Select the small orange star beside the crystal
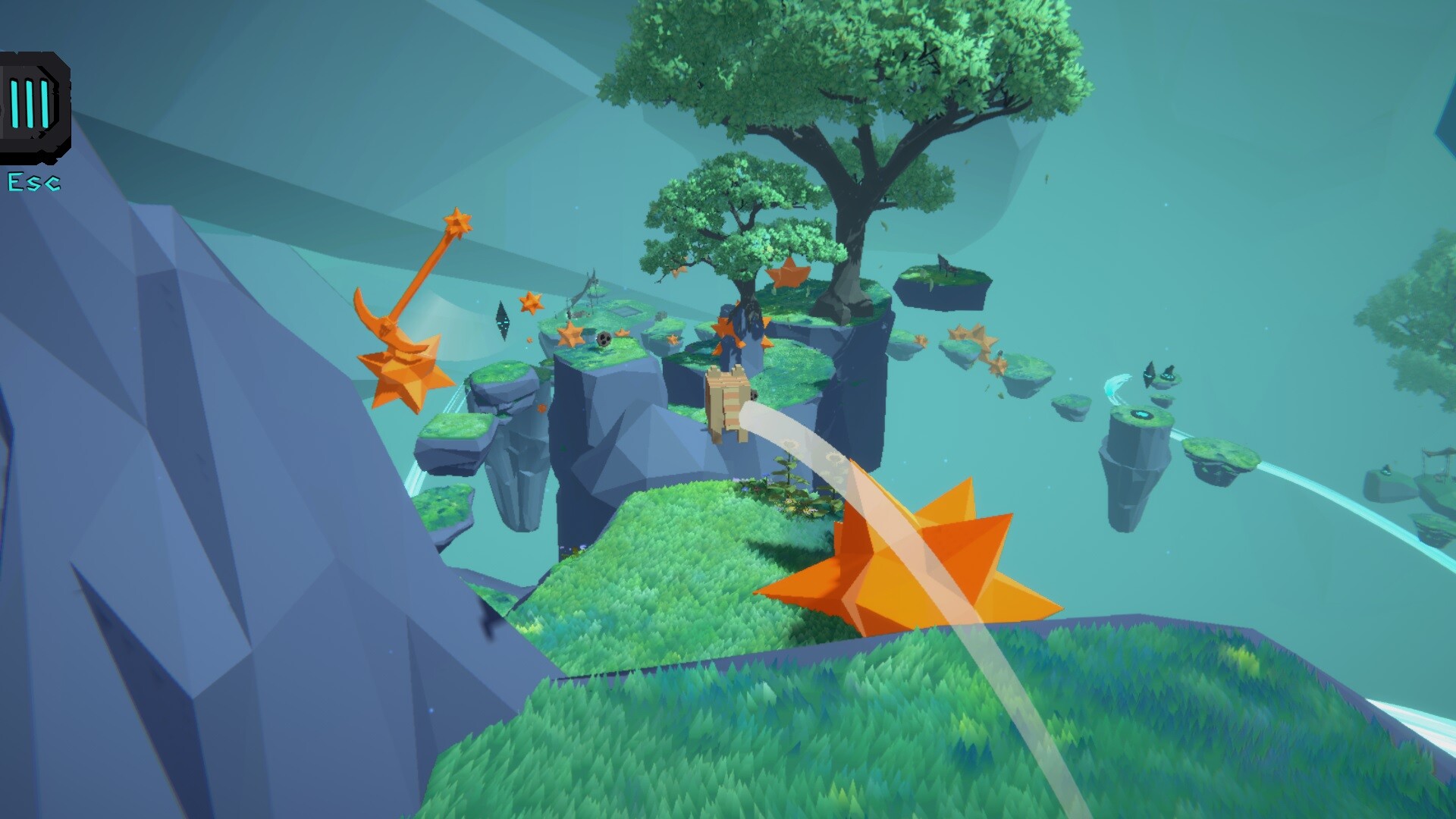 [529, 303]
